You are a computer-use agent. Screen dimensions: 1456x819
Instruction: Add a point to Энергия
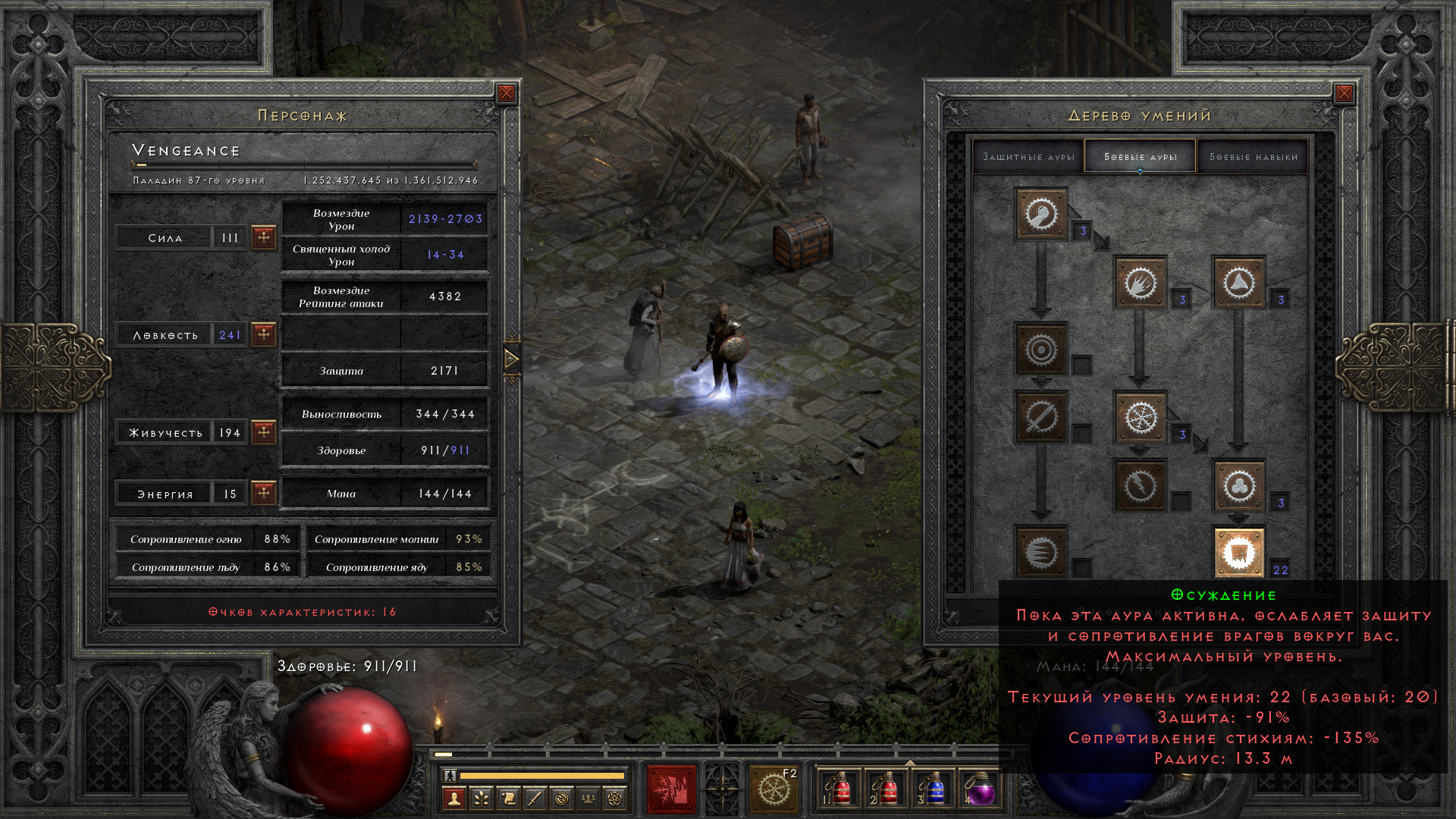coord(263,493)
